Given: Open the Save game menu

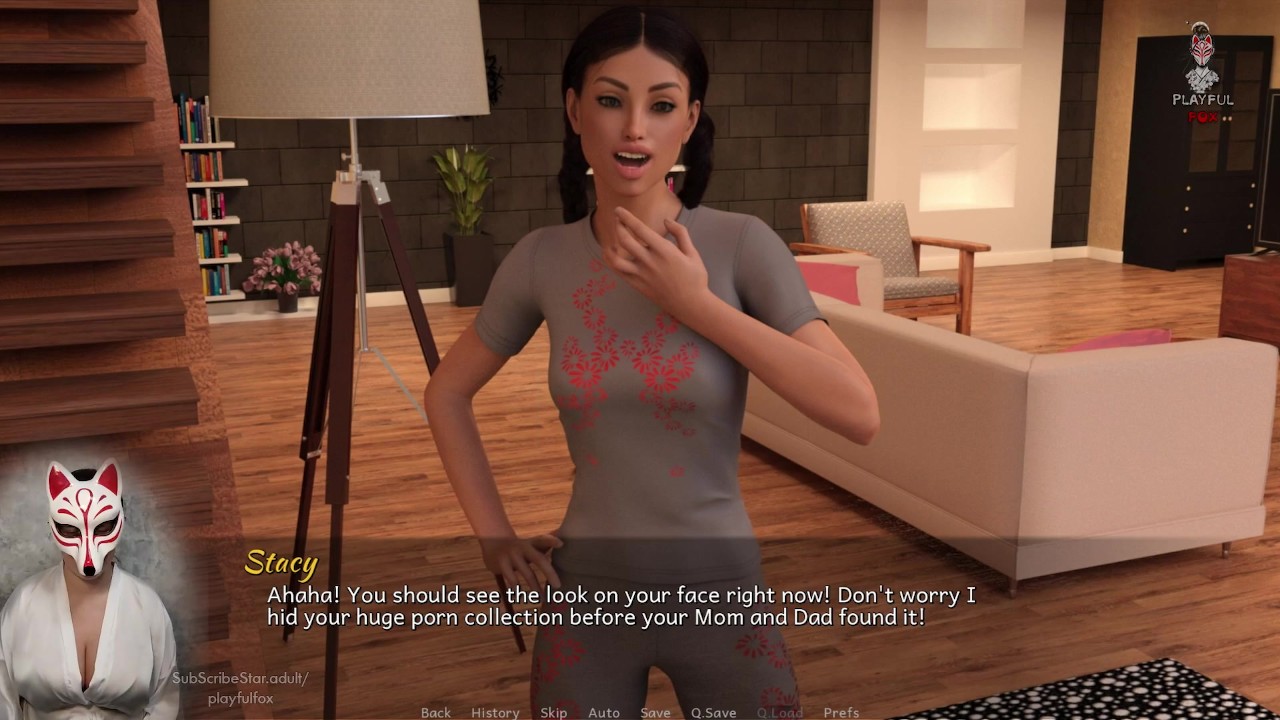Looking at the screenshot, I should click(x=656, y=712).
